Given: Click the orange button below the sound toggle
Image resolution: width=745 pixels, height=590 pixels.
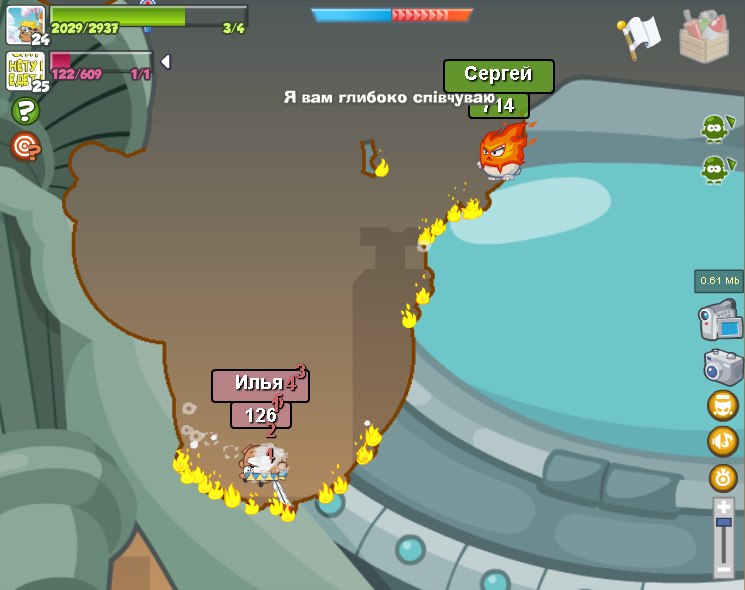Looking at the screenshot, I should click(x=723, y=477).
